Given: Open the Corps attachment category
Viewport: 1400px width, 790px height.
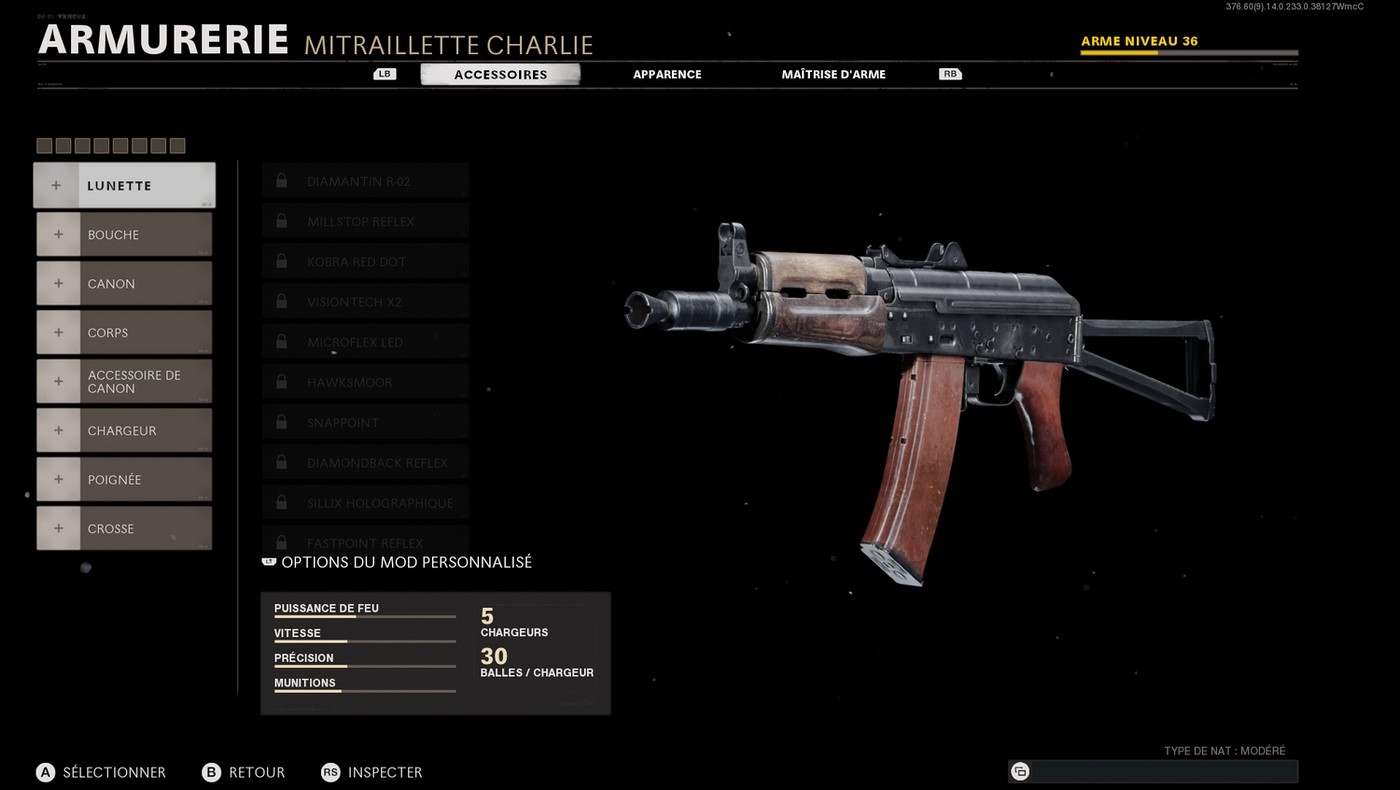Looking at the screenshot, I should (124, 333).
